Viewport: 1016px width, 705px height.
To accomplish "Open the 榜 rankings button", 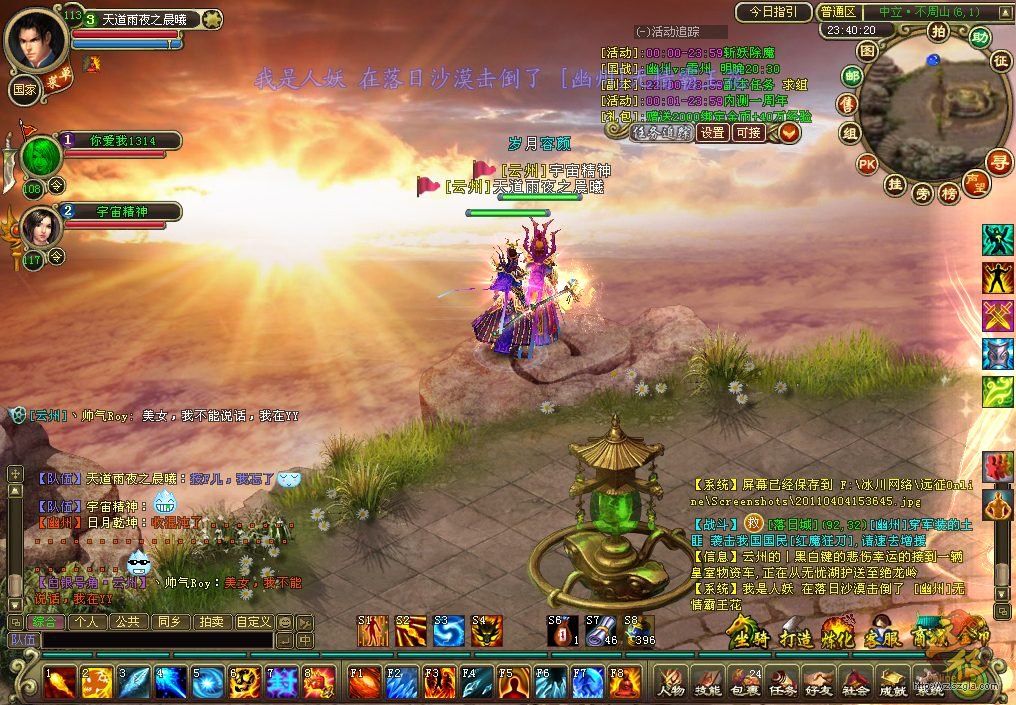I will [949, 193].
